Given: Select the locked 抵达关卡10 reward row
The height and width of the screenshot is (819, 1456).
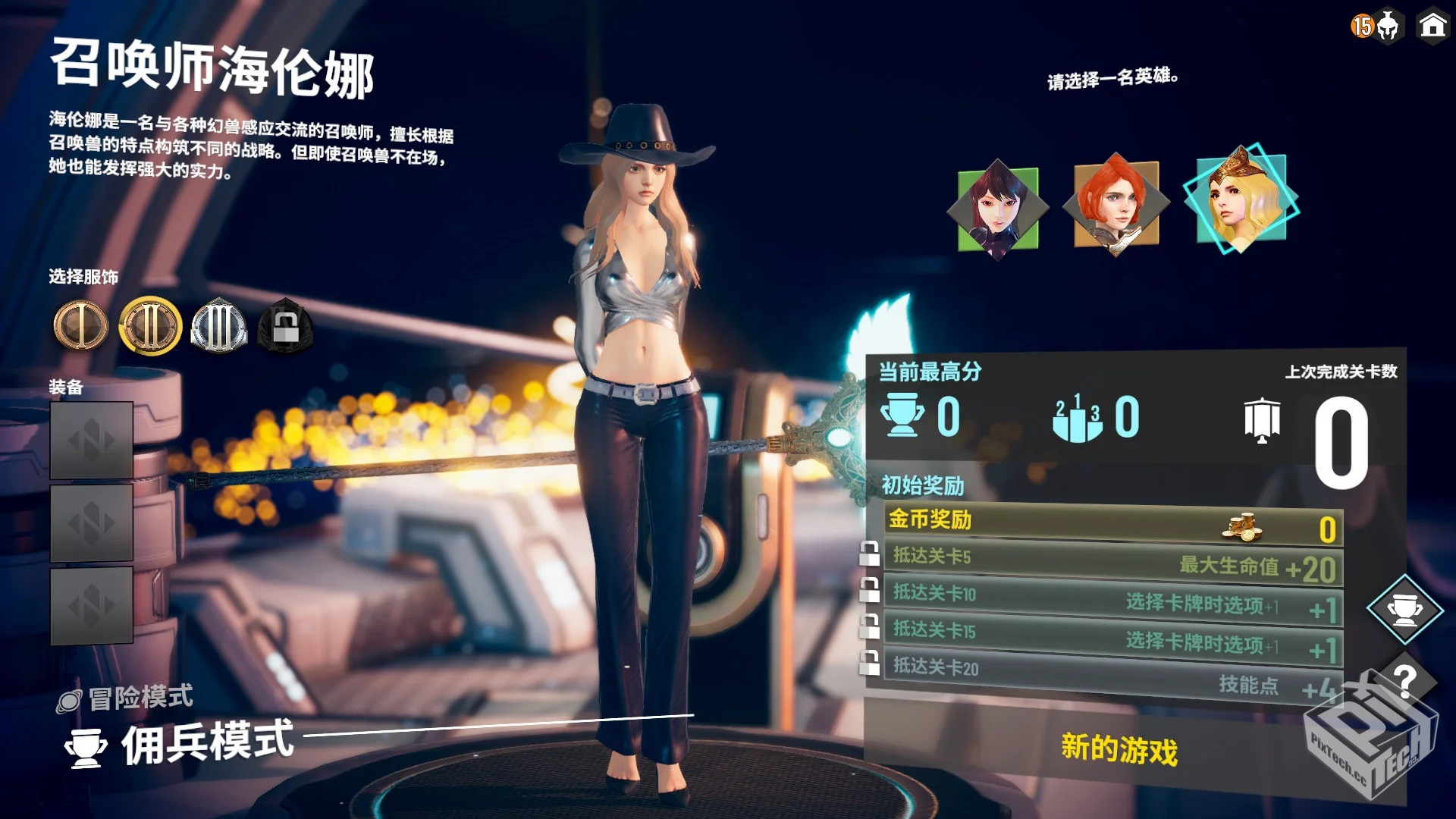Looking at the screenshot, I should tap(1112, 600).
